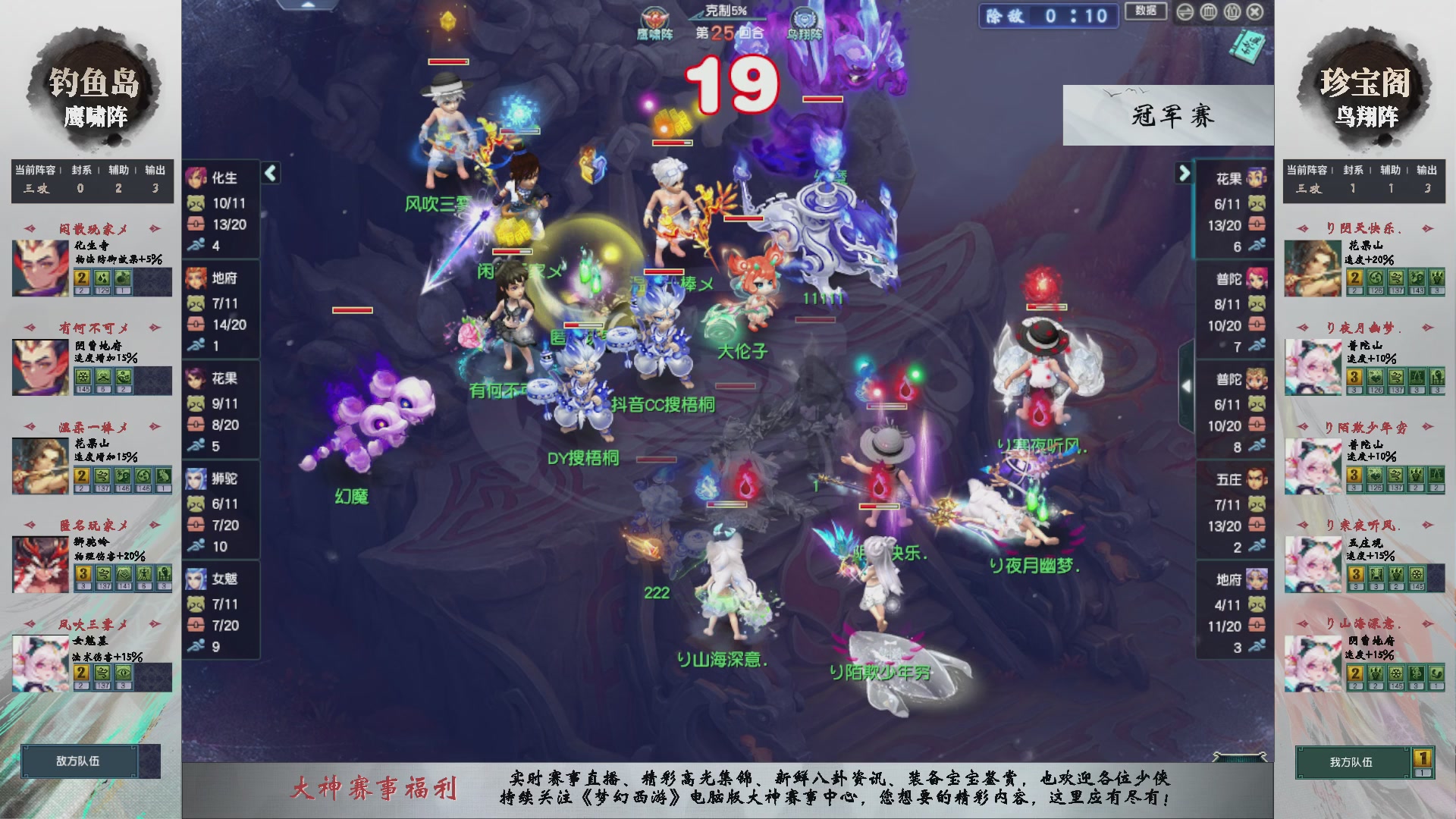
Task: Click the 0:10 round countdown timer bar
Action: tap(1049, 17)
